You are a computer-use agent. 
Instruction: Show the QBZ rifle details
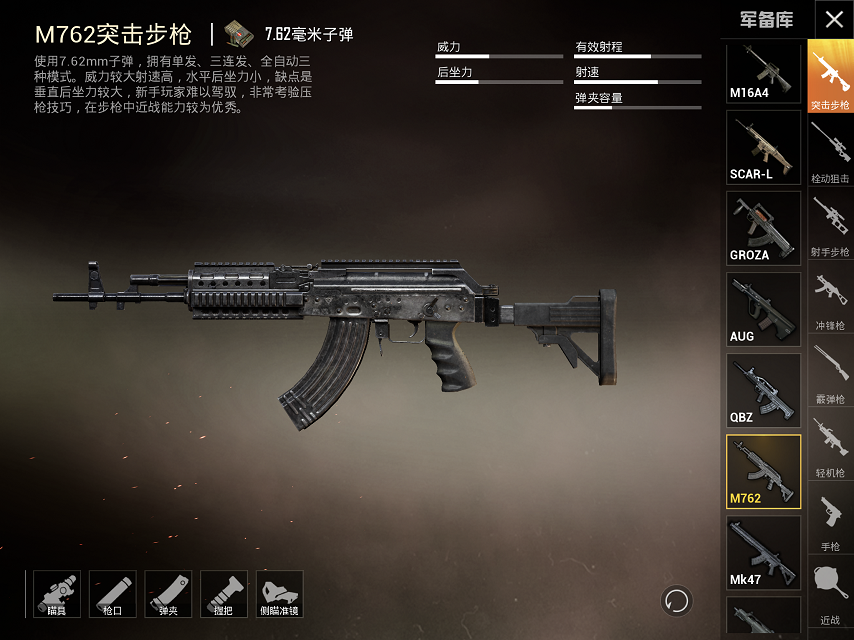(x=763, y=390)
